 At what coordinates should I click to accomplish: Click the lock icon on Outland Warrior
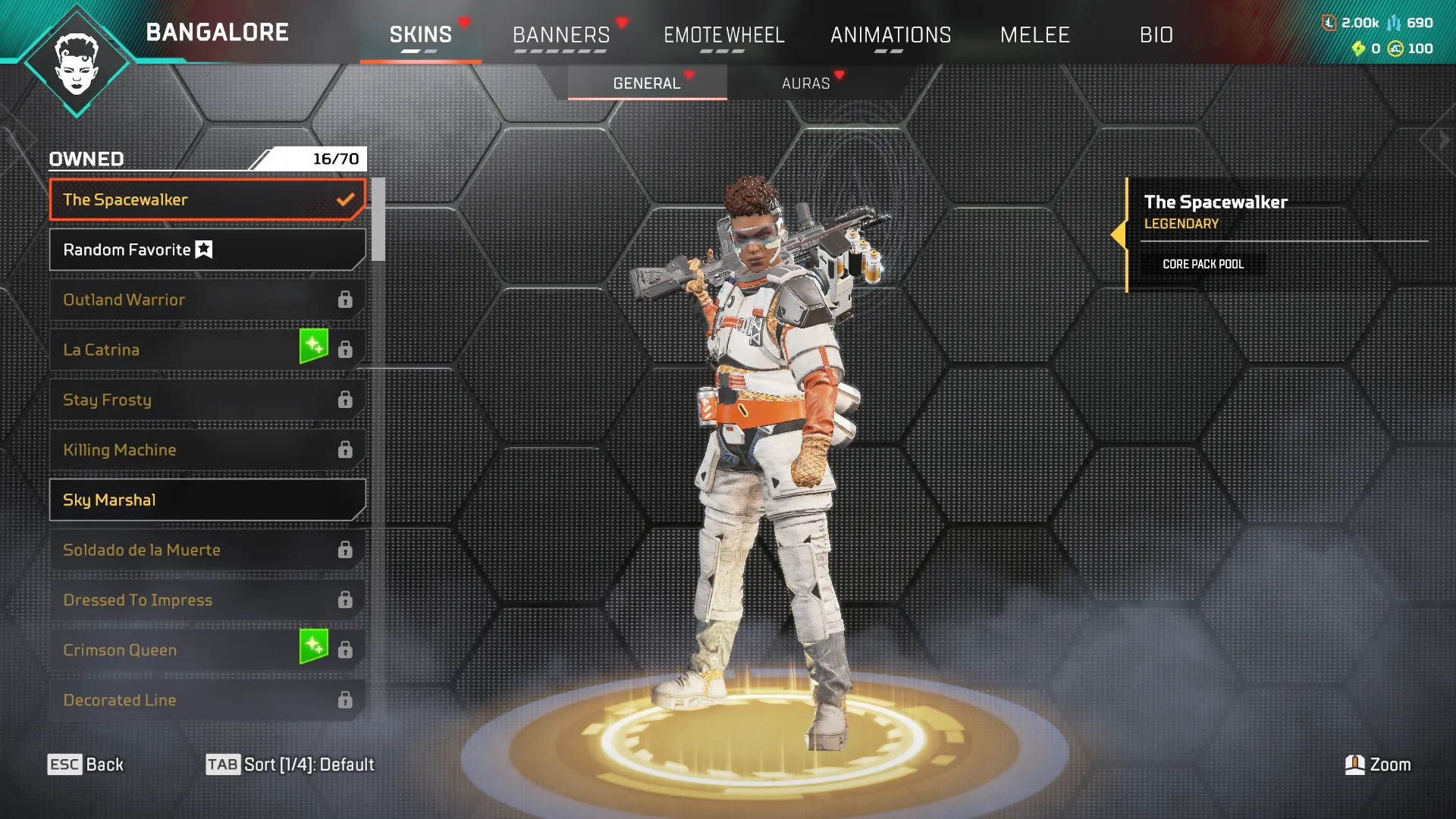347,300
